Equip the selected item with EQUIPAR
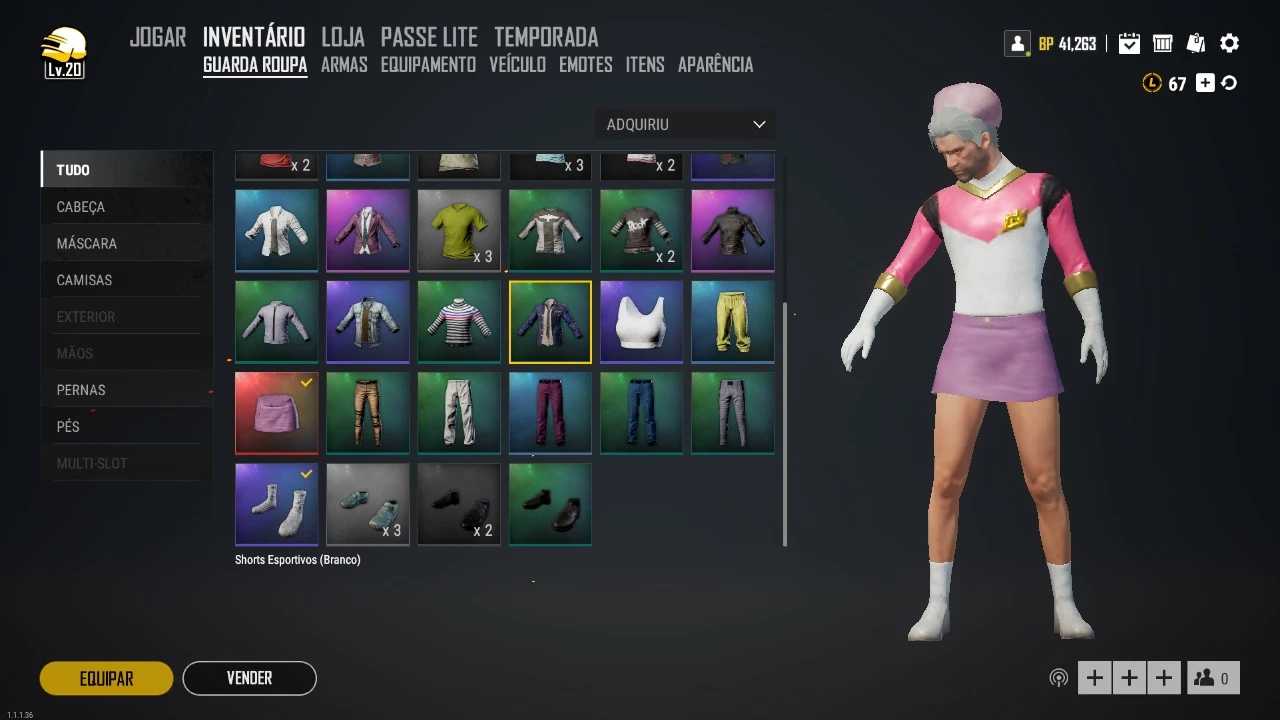This screenshot has width=1280, height=720. 106,678
